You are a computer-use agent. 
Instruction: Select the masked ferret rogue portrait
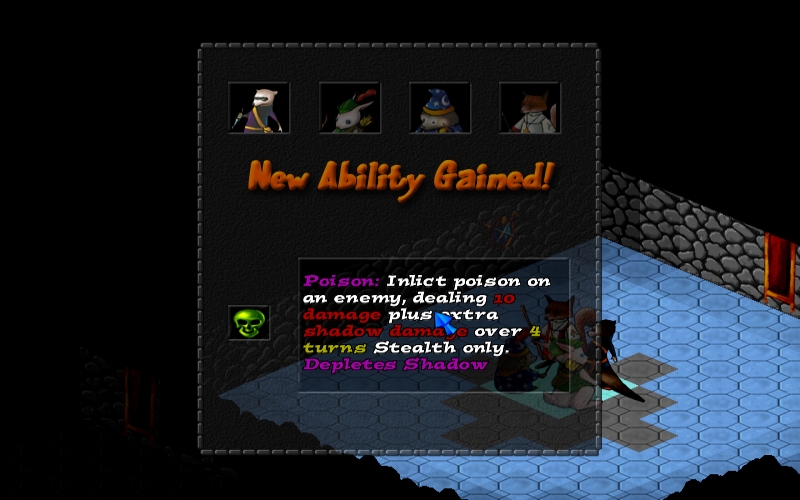pos(259,108)
